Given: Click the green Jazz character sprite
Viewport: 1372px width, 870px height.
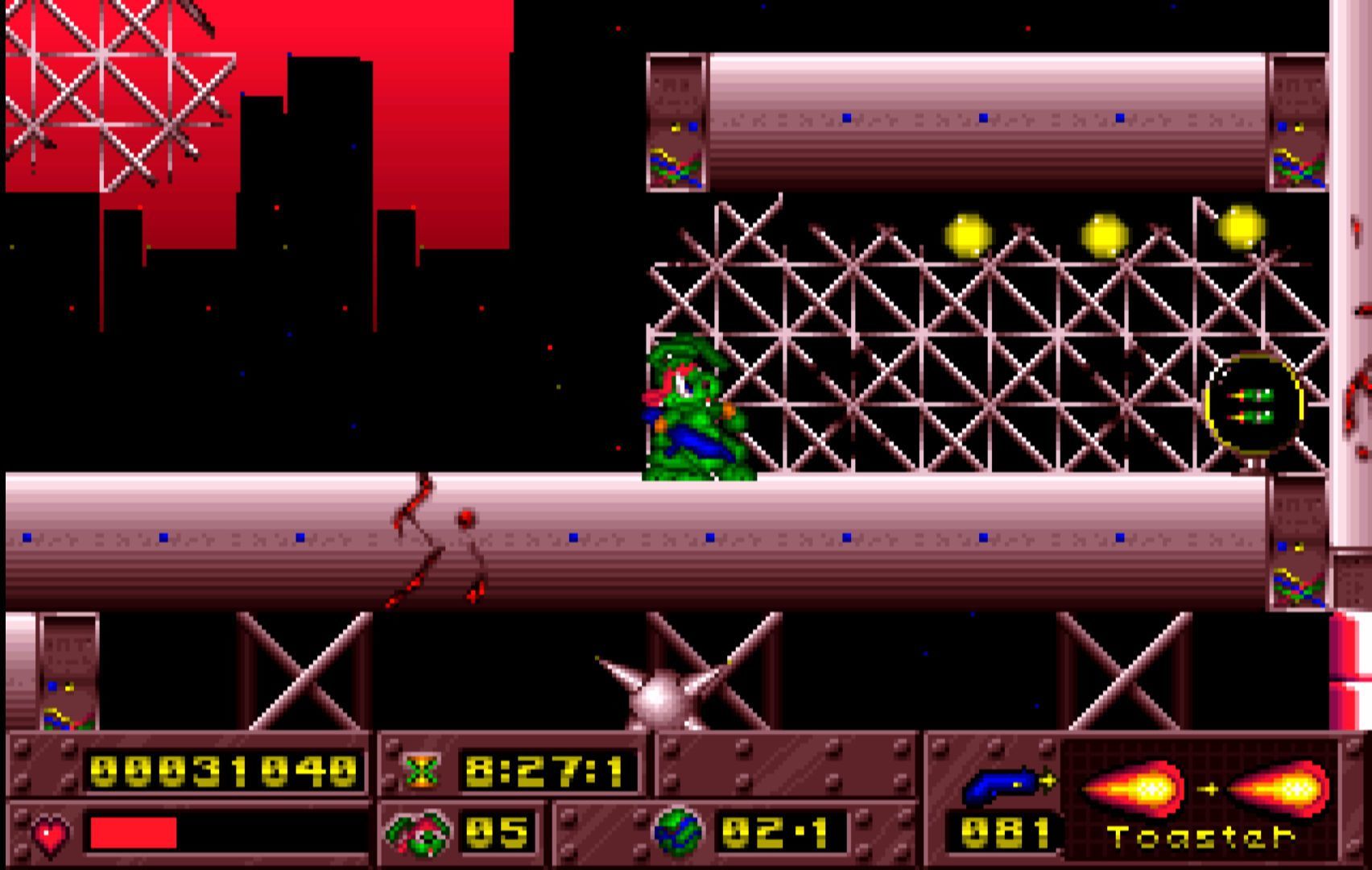Looking at the screenshot, I should 696,411.
